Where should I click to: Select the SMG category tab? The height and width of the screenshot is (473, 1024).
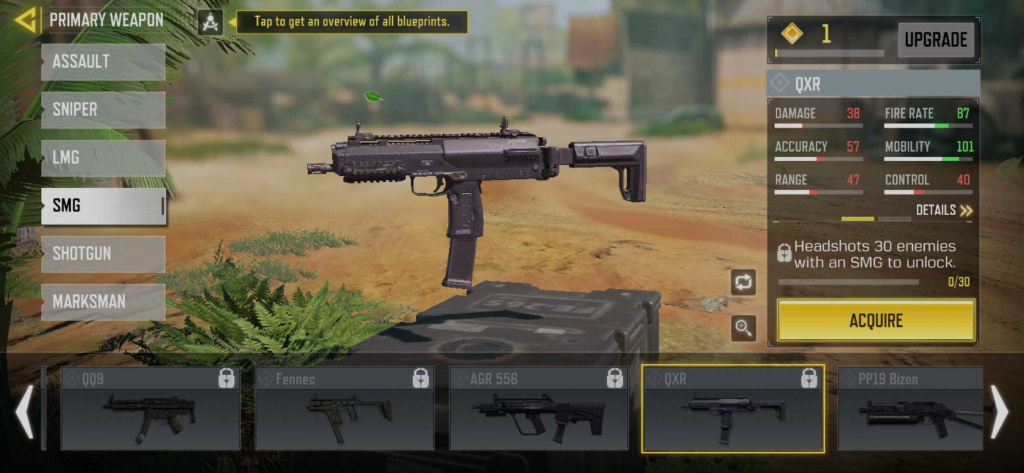coord(103,206)
